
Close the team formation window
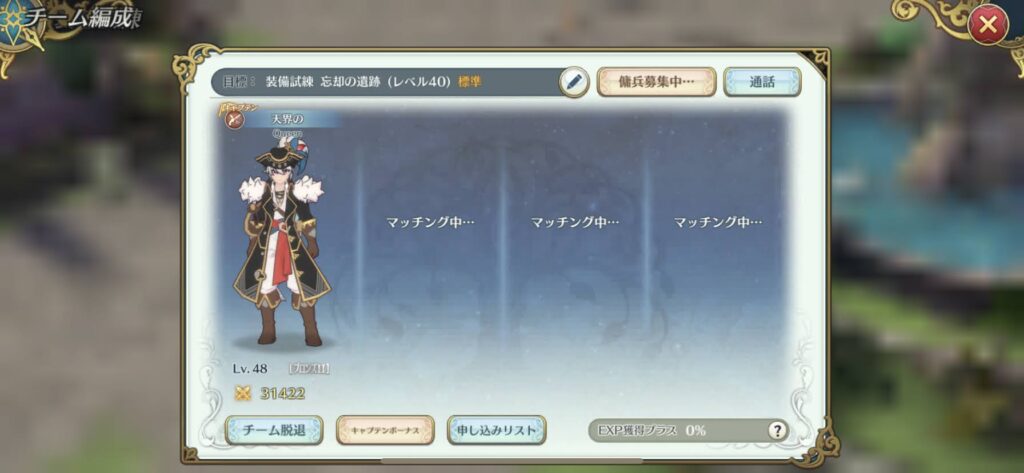[987, 26]
